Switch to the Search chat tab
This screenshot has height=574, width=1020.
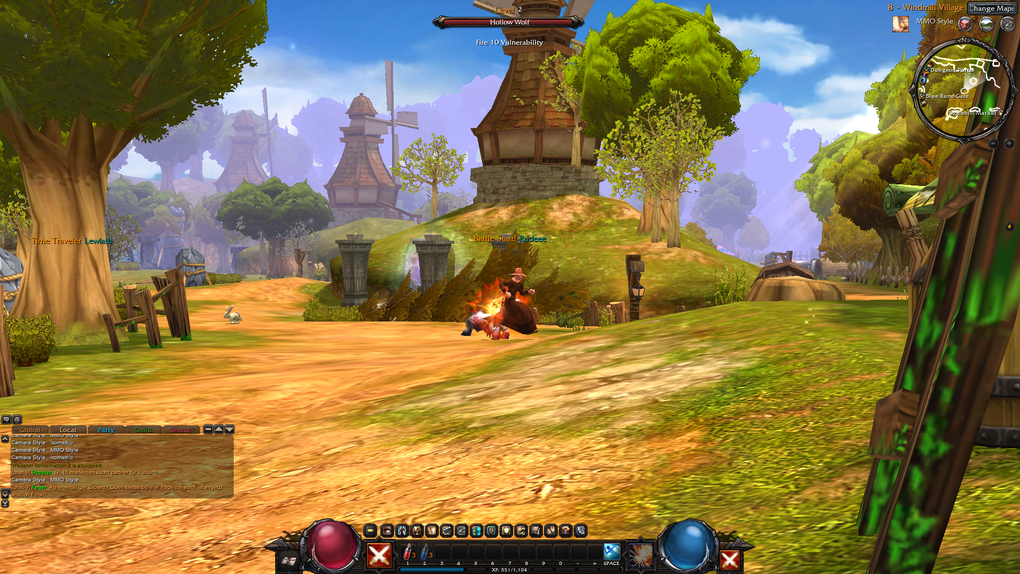pos(181,429)
